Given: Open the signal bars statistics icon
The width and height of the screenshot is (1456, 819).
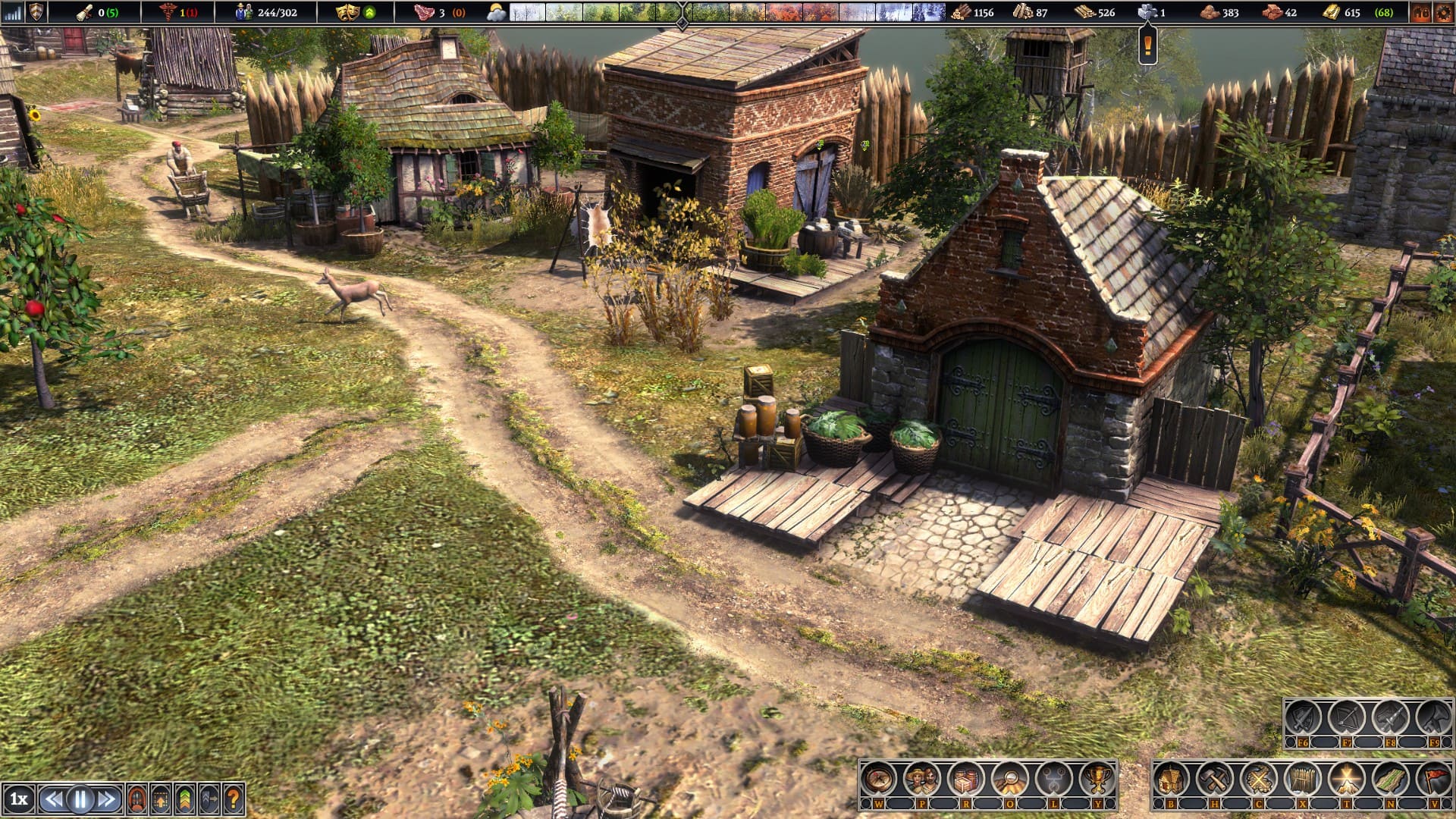Looking at the screenshot, I should (12, 12).
